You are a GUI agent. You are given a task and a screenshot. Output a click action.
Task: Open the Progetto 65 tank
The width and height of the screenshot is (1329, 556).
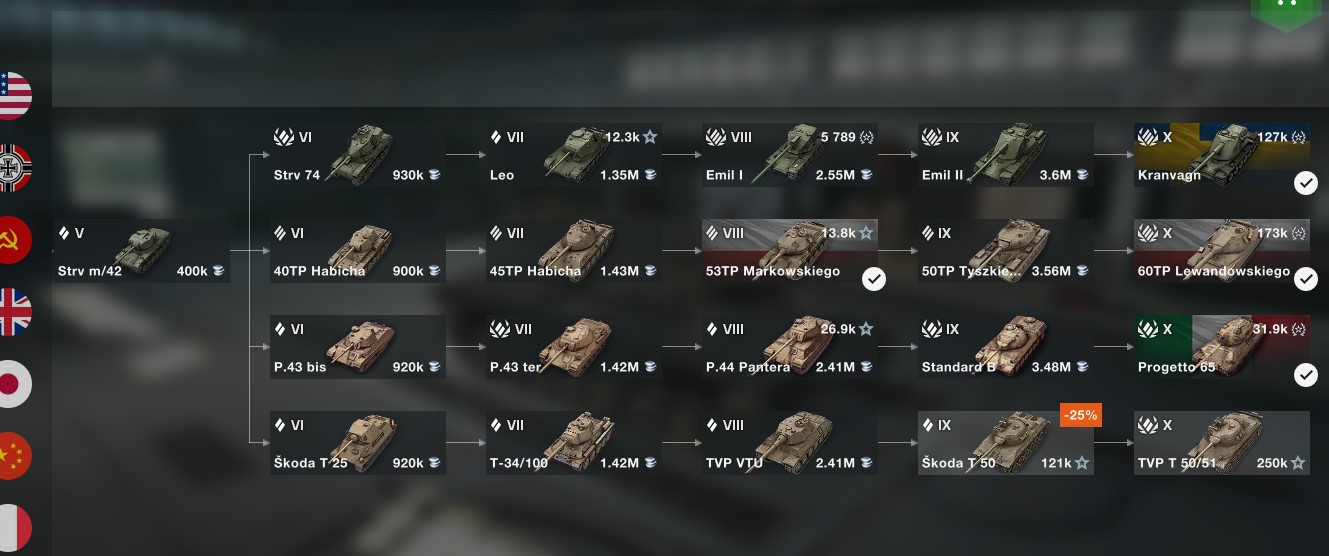1221,347
